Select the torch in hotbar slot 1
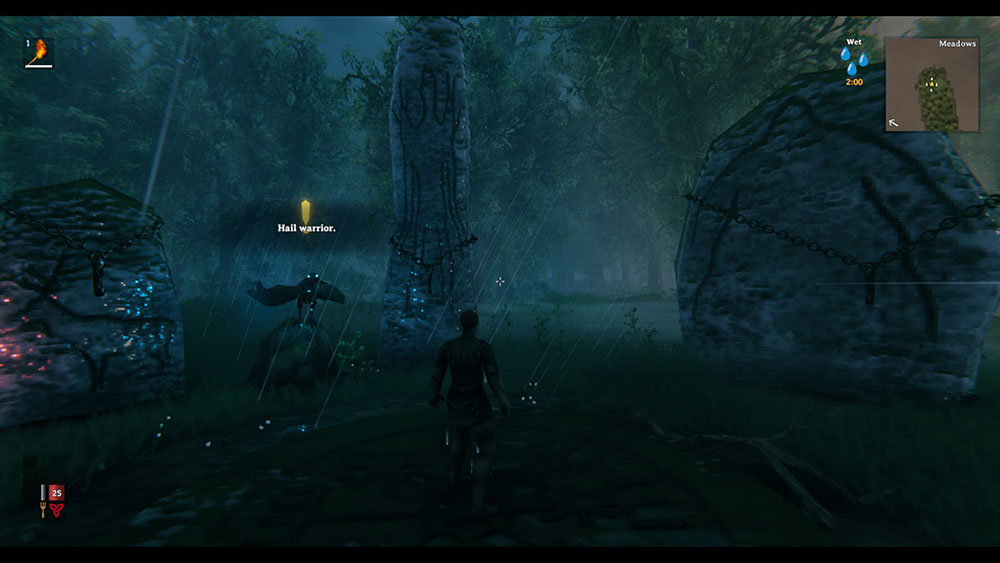 [39, 52]
